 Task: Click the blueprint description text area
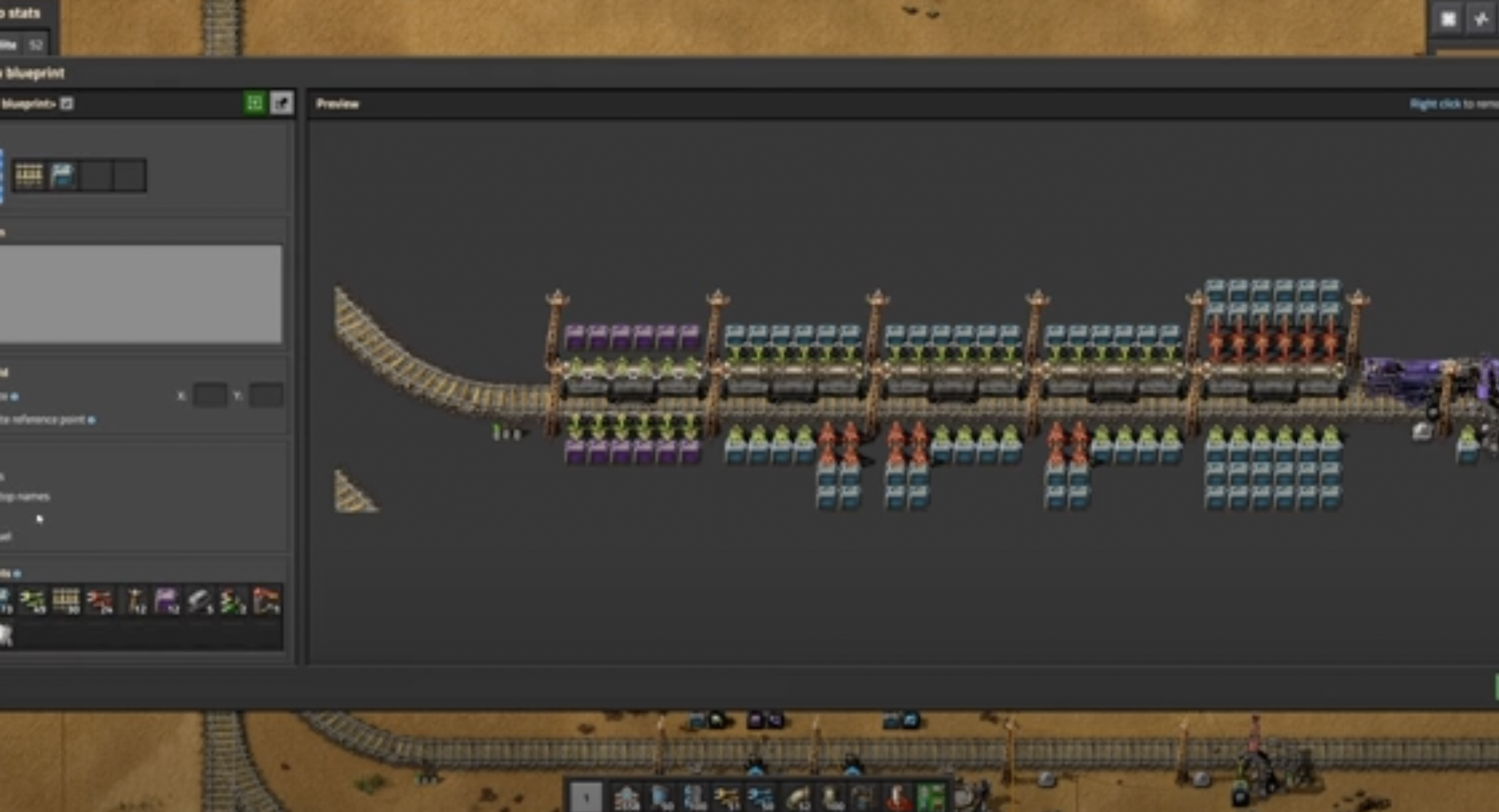point(139,293)
